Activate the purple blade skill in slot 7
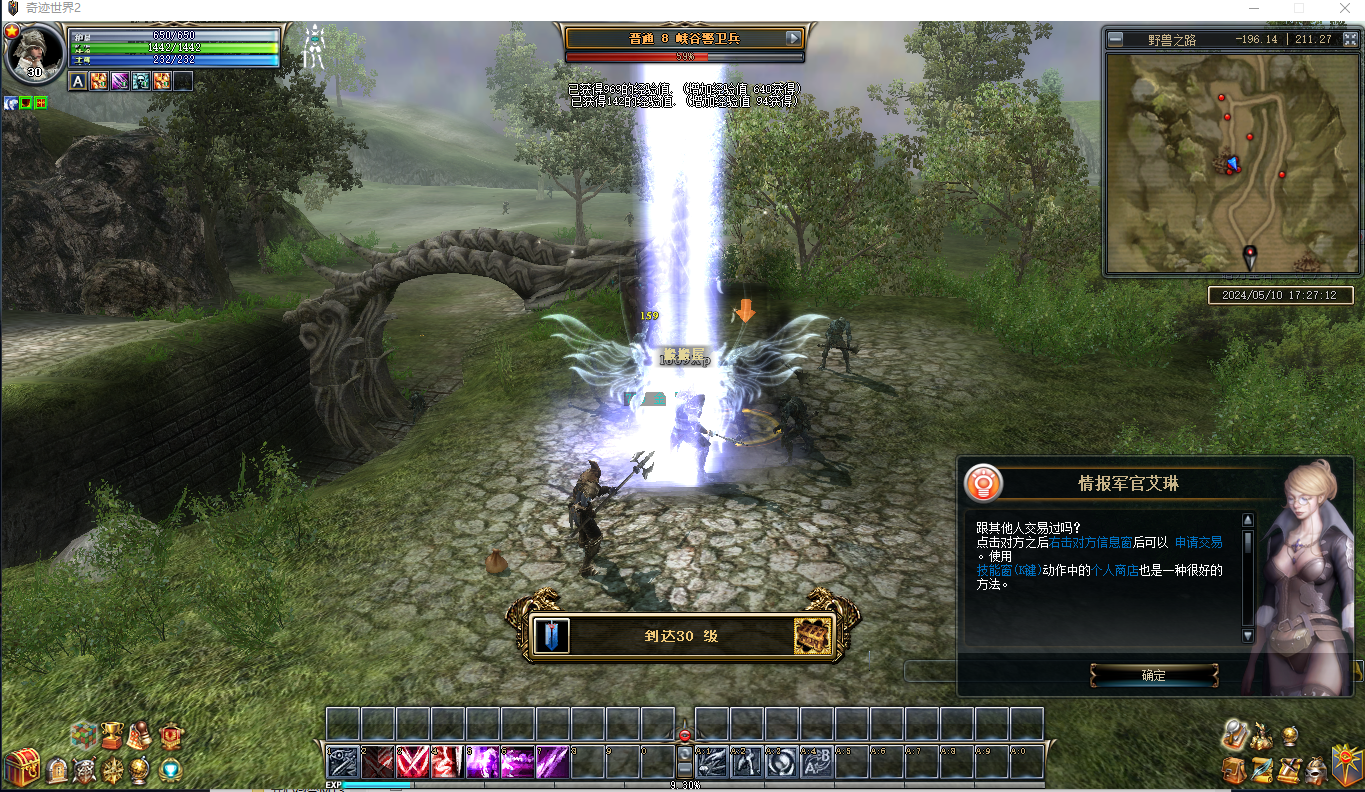The width and height of the screenshot is (1365, 792). coord(553,763)
